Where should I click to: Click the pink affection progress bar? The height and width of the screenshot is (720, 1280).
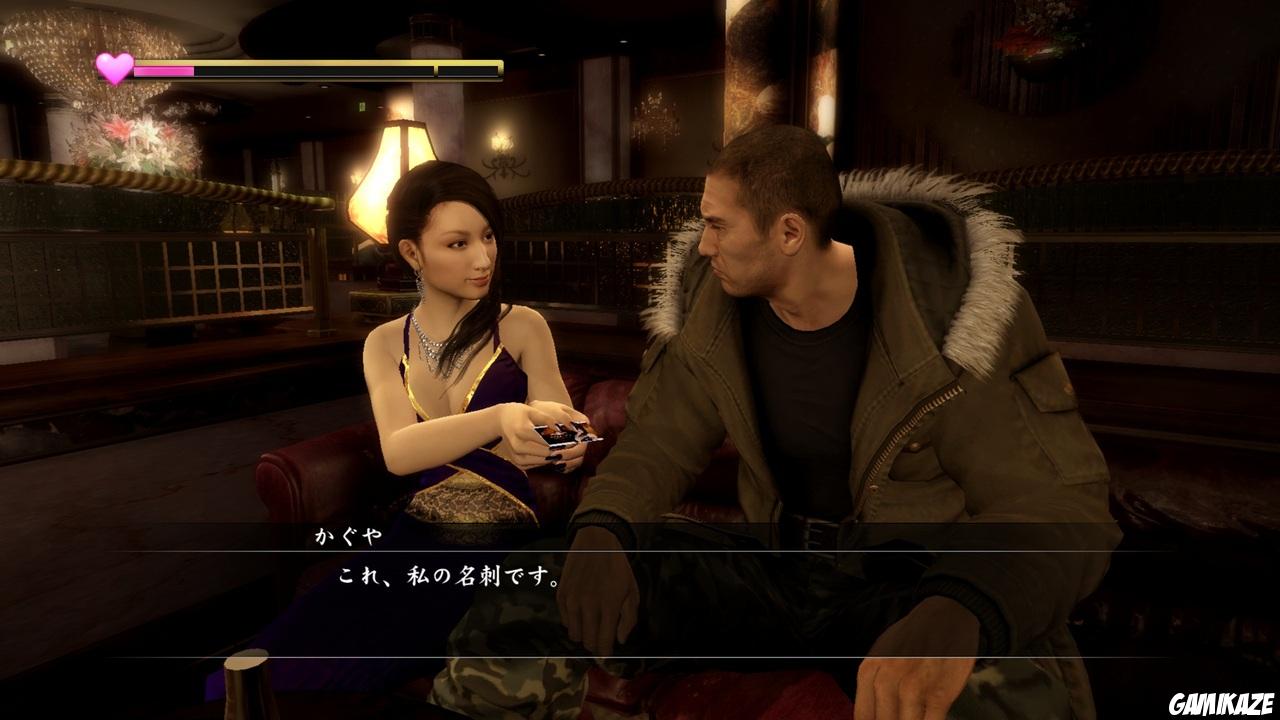165,70
